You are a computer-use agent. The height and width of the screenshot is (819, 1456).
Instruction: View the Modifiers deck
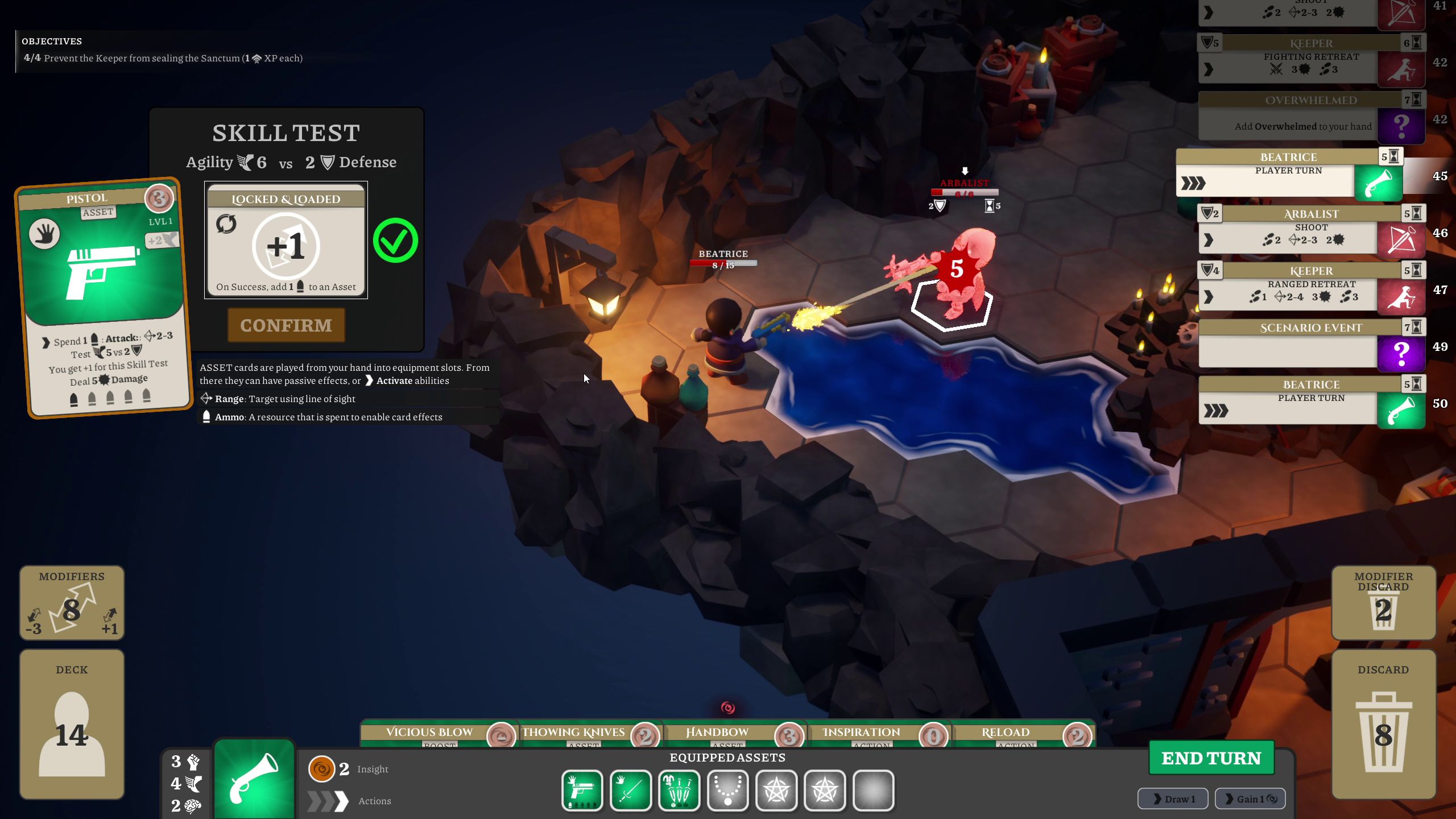72,603
